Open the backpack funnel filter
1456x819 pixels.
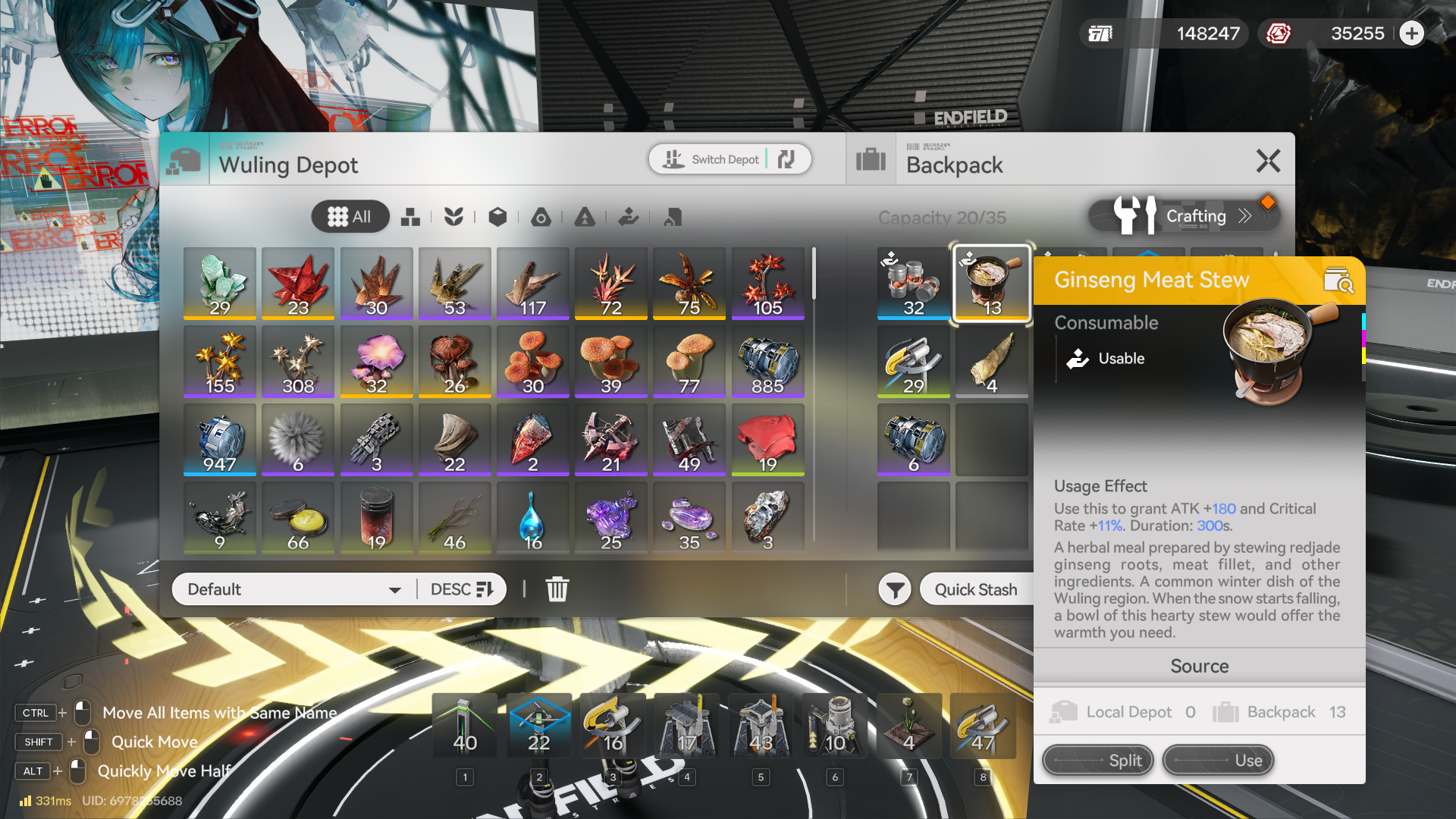pyautogui.click(x=895, y=589)
